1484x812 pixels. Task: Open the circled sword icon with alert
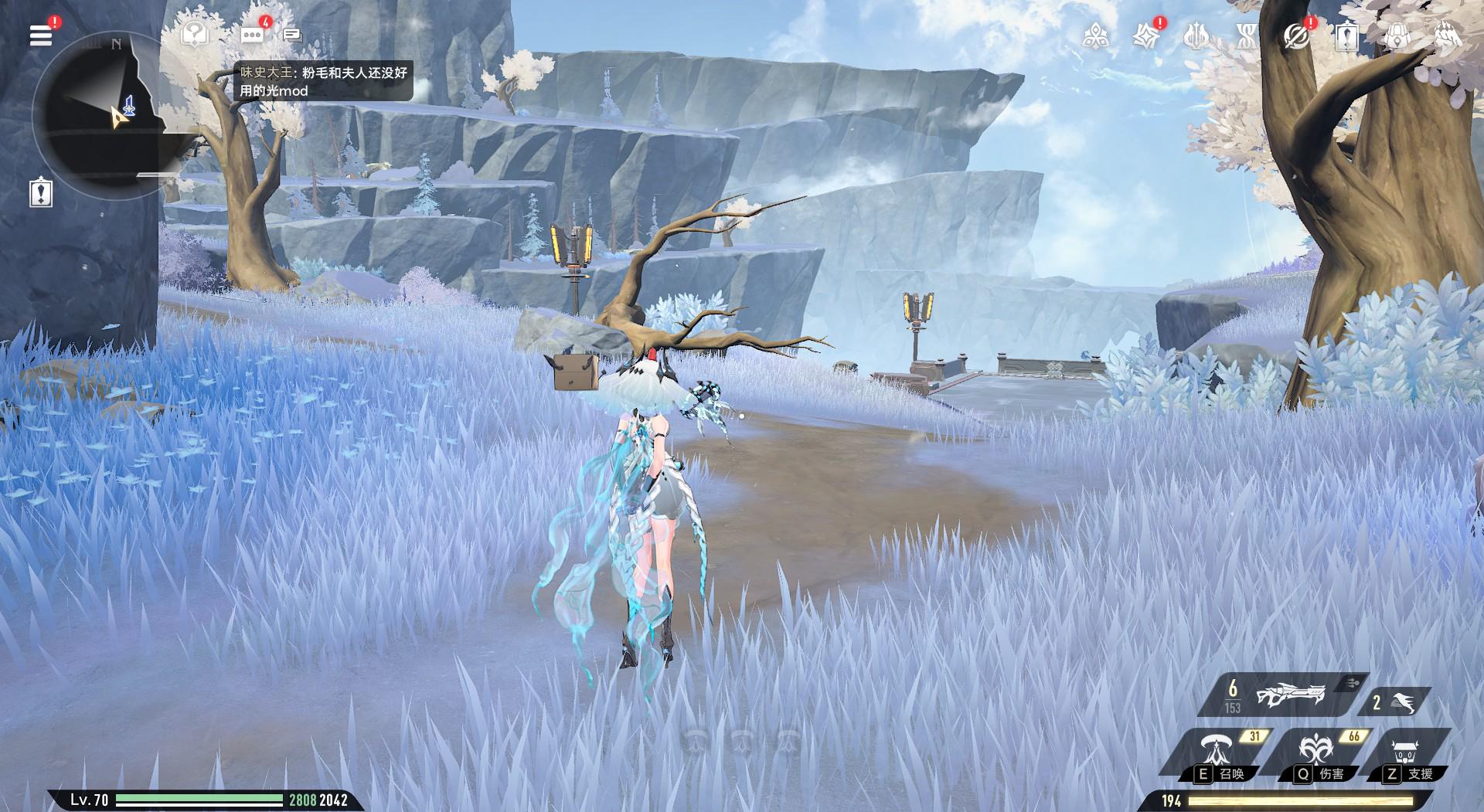(x=1296, y=36)
